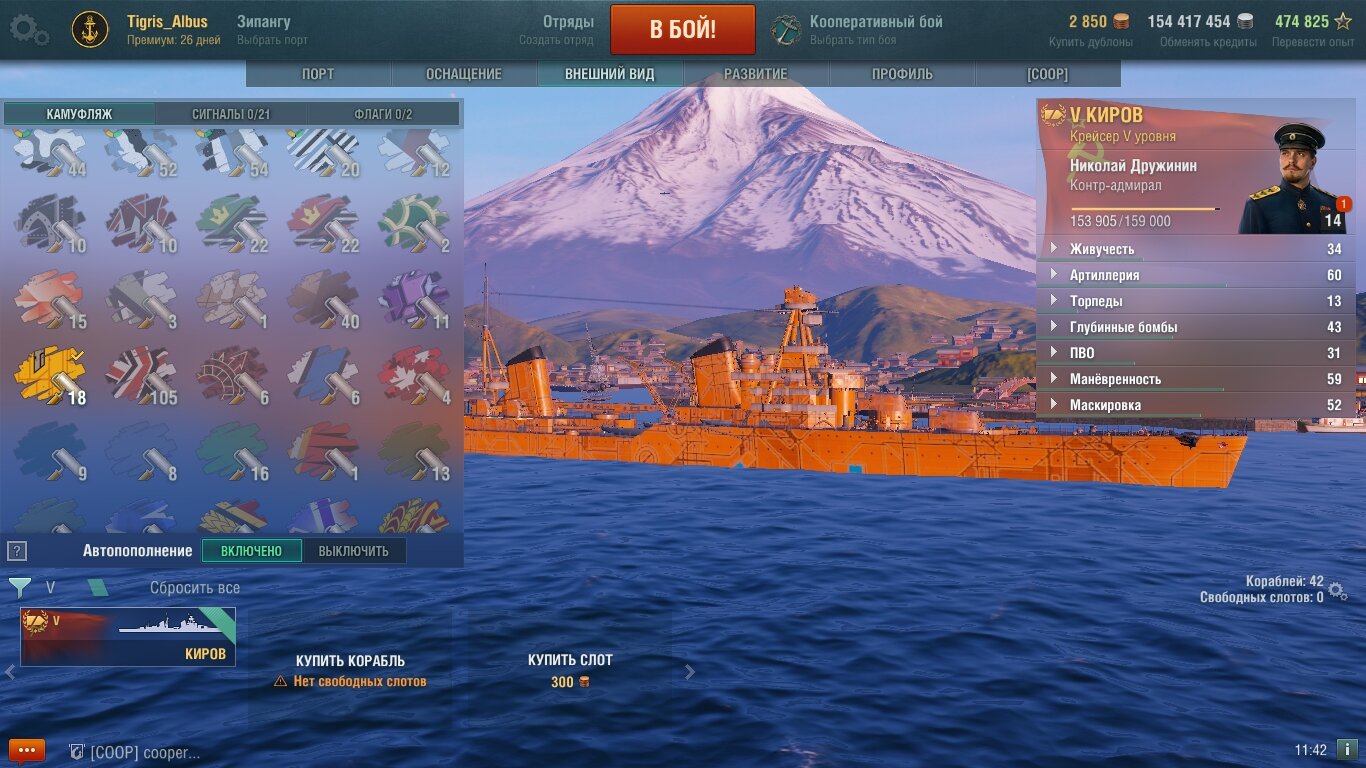Open the [COOP] clan tab
The image size is (1366, 768).
[1047, 74]
